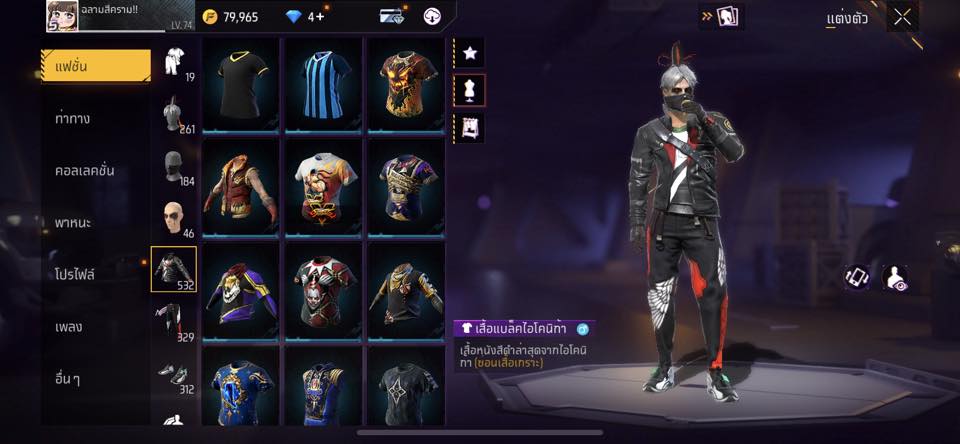Open the player profile avatar
Screen dimensions: 960x444
[x=62, y=16]
